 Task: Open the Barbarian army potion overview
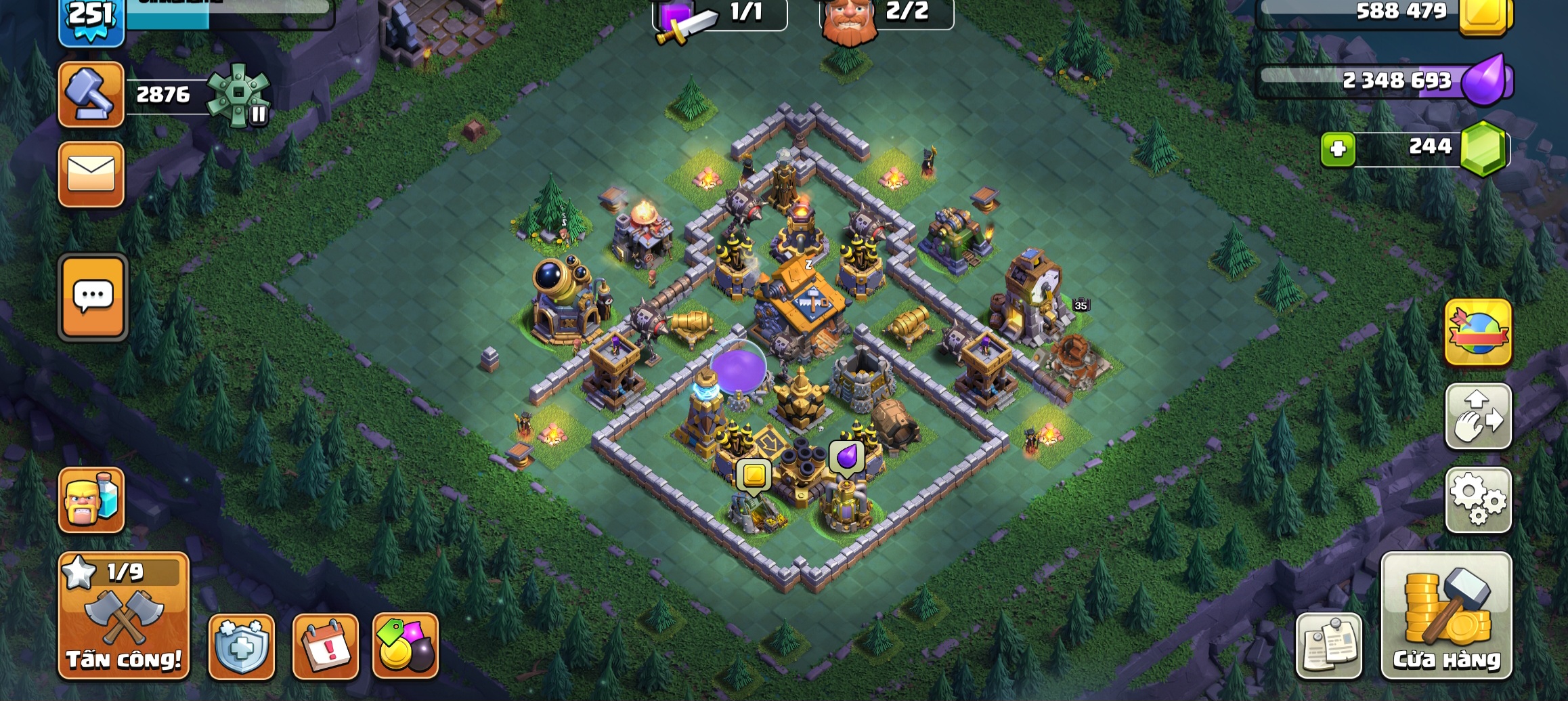point(91,500)
